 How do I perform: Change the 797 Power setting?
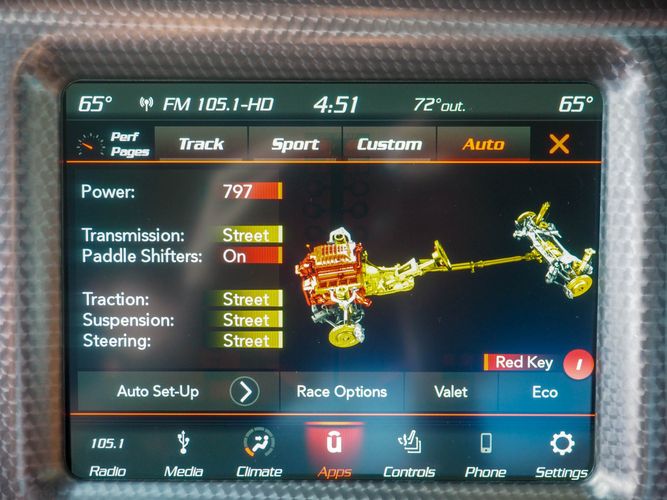[x=251, y=191]
